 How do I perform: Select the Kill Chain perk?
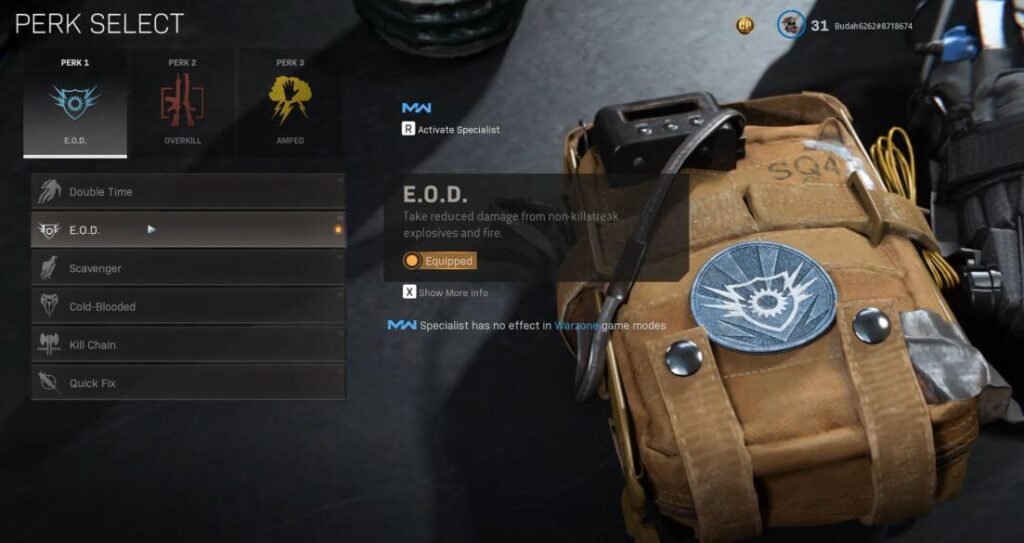pyautogui.click(x=188, y=345)
